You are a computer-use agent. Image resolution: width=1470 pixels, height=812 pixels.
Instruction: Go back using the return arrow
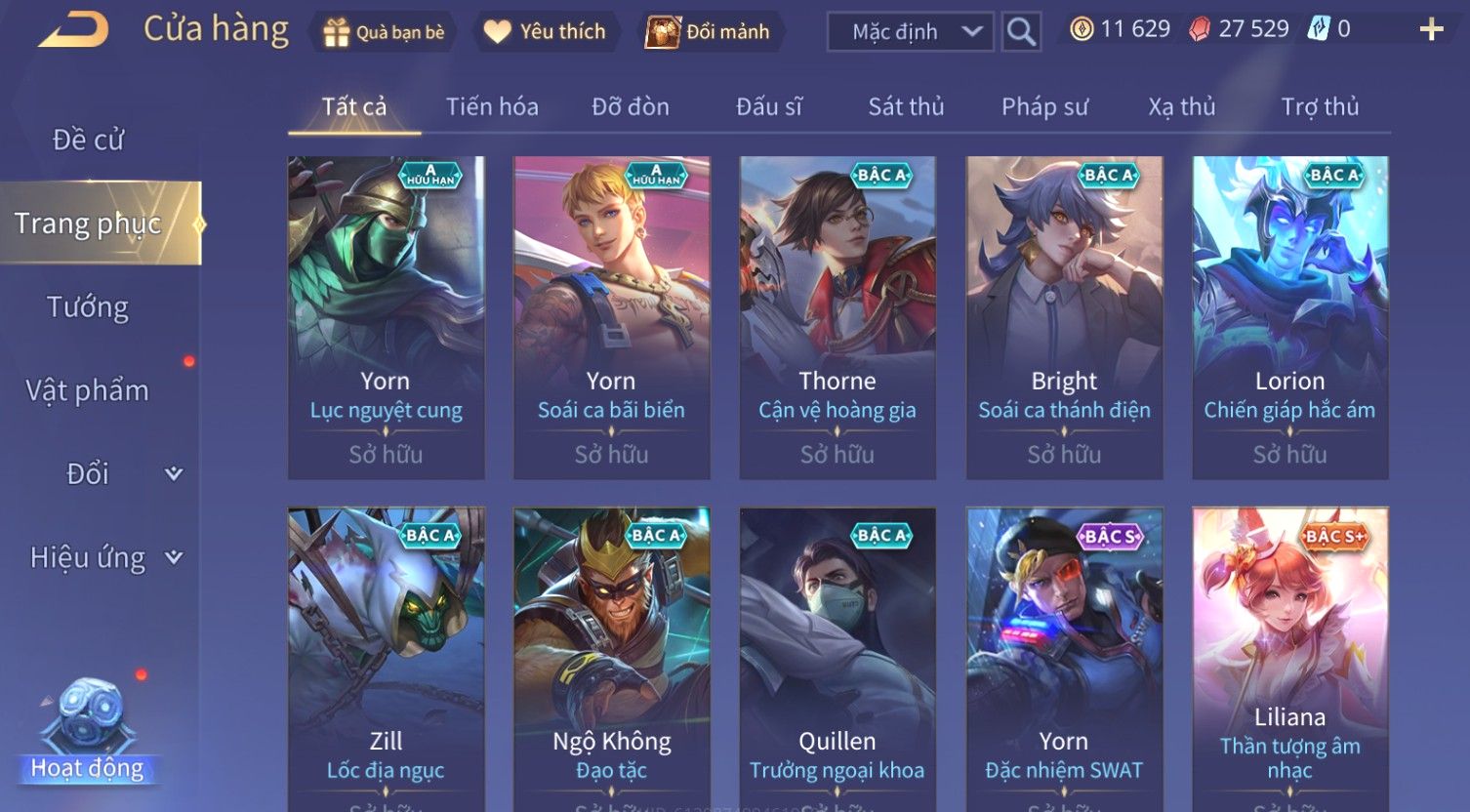[x=74, y=30]
